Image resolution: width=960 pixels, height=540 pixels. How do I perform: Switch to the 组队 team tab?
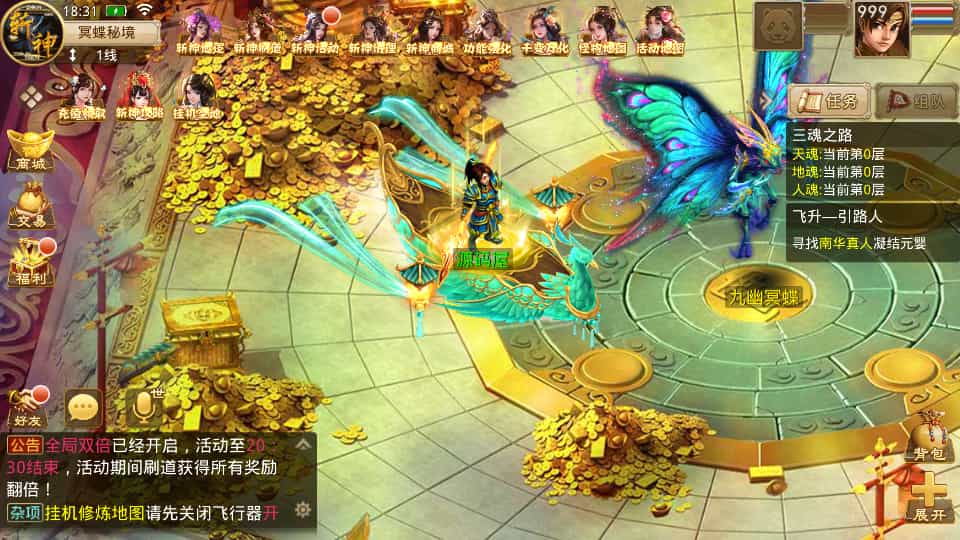pyautogui.click(x=915, y=101)
